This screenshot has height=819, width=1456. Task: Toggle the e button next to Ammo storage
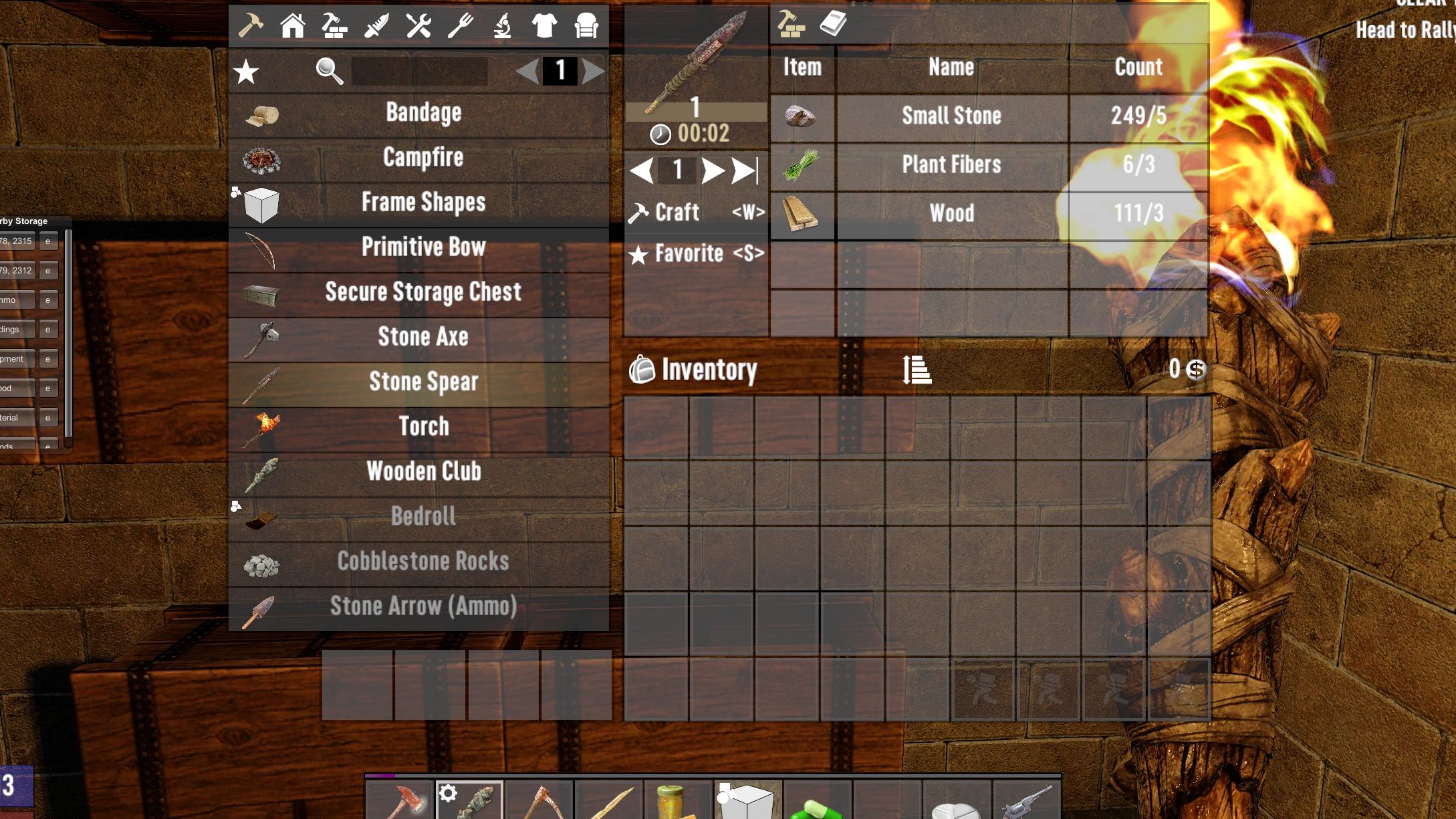[47, 300]
